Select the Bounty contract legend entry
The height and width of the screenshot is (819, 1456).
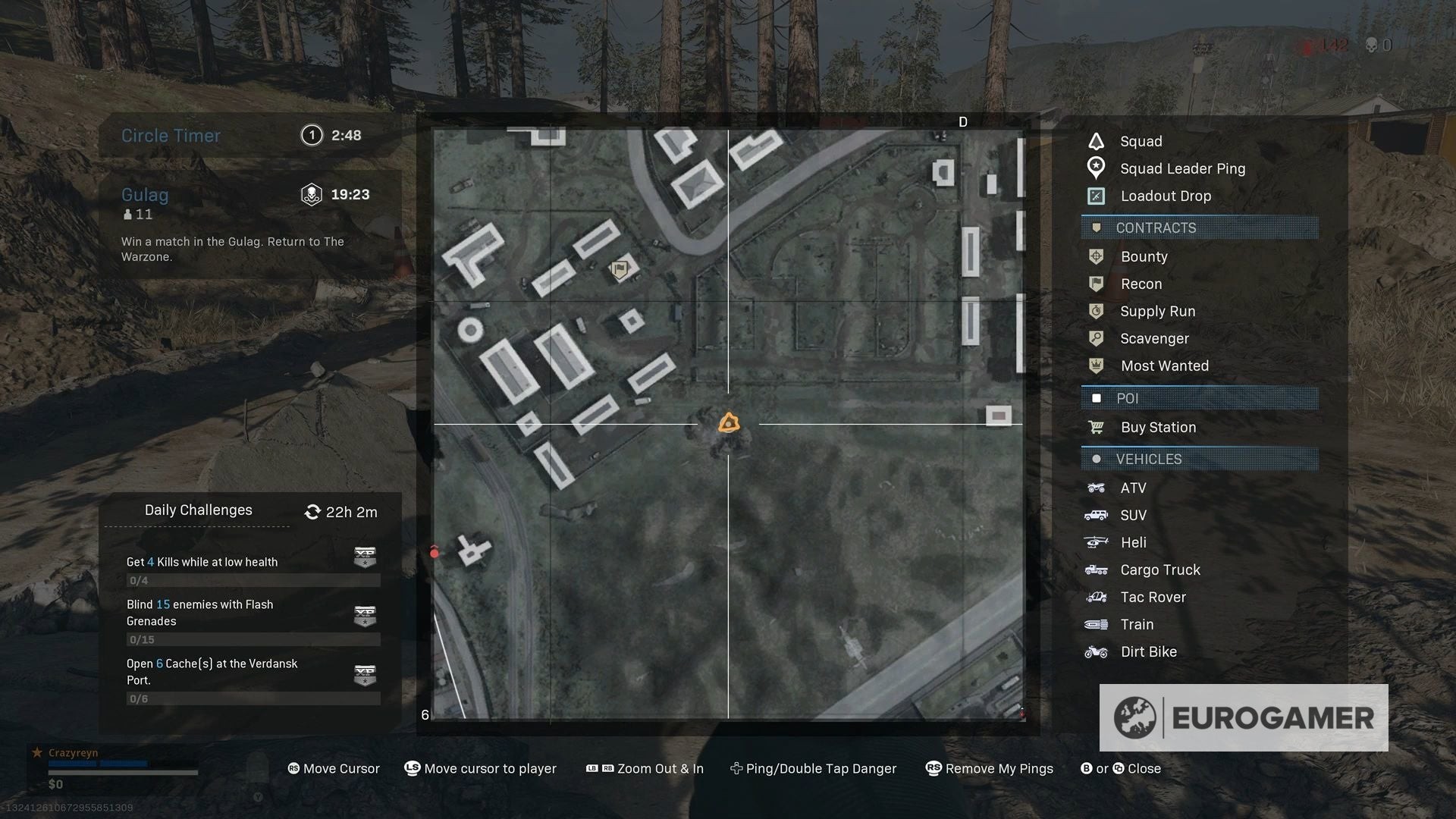coord(1144,256)
